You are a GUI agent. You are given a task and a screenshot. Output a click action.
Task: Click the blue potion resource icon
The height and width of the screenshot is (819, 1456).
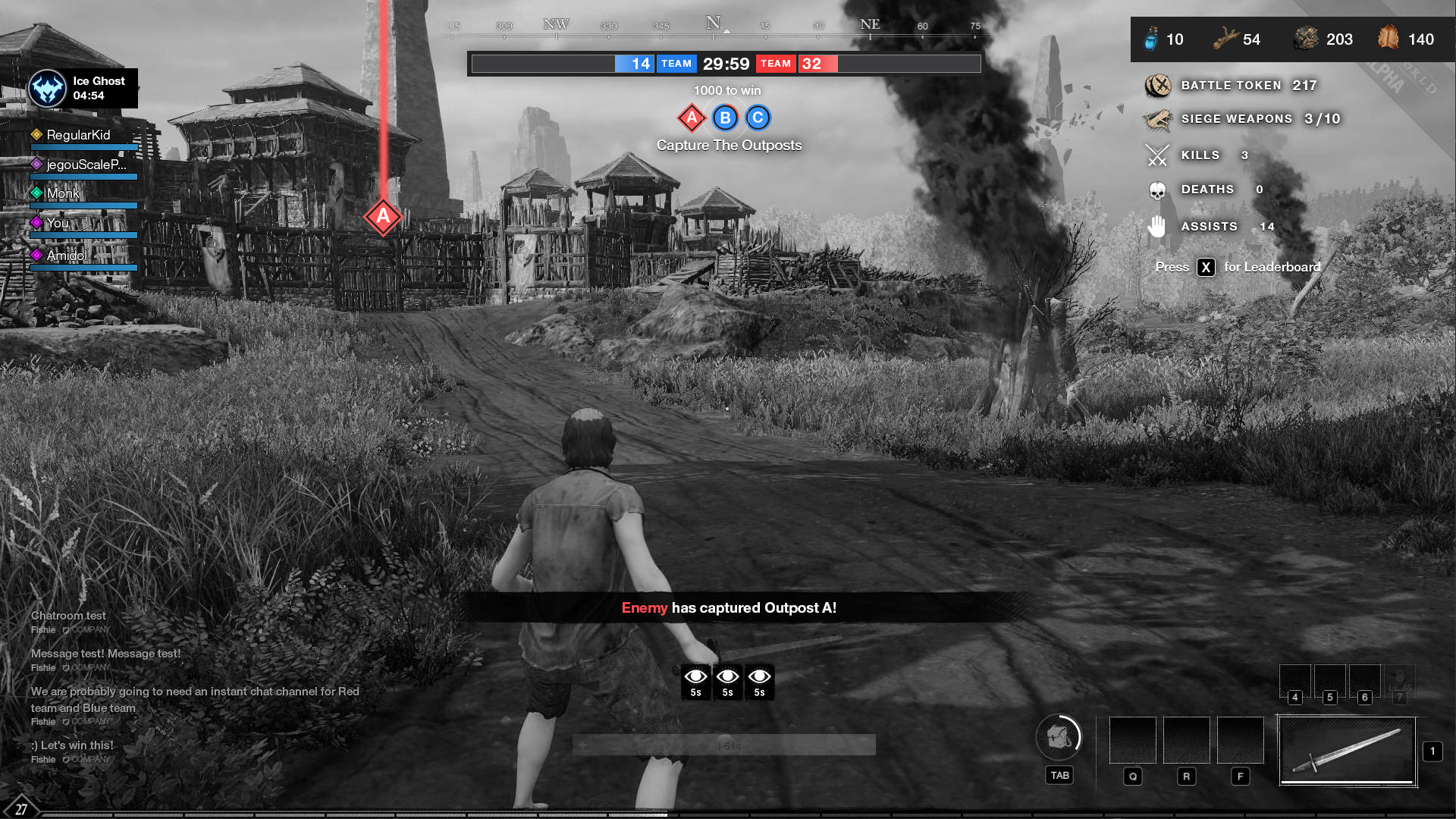pyautogui.click(x=1151, y=39)
